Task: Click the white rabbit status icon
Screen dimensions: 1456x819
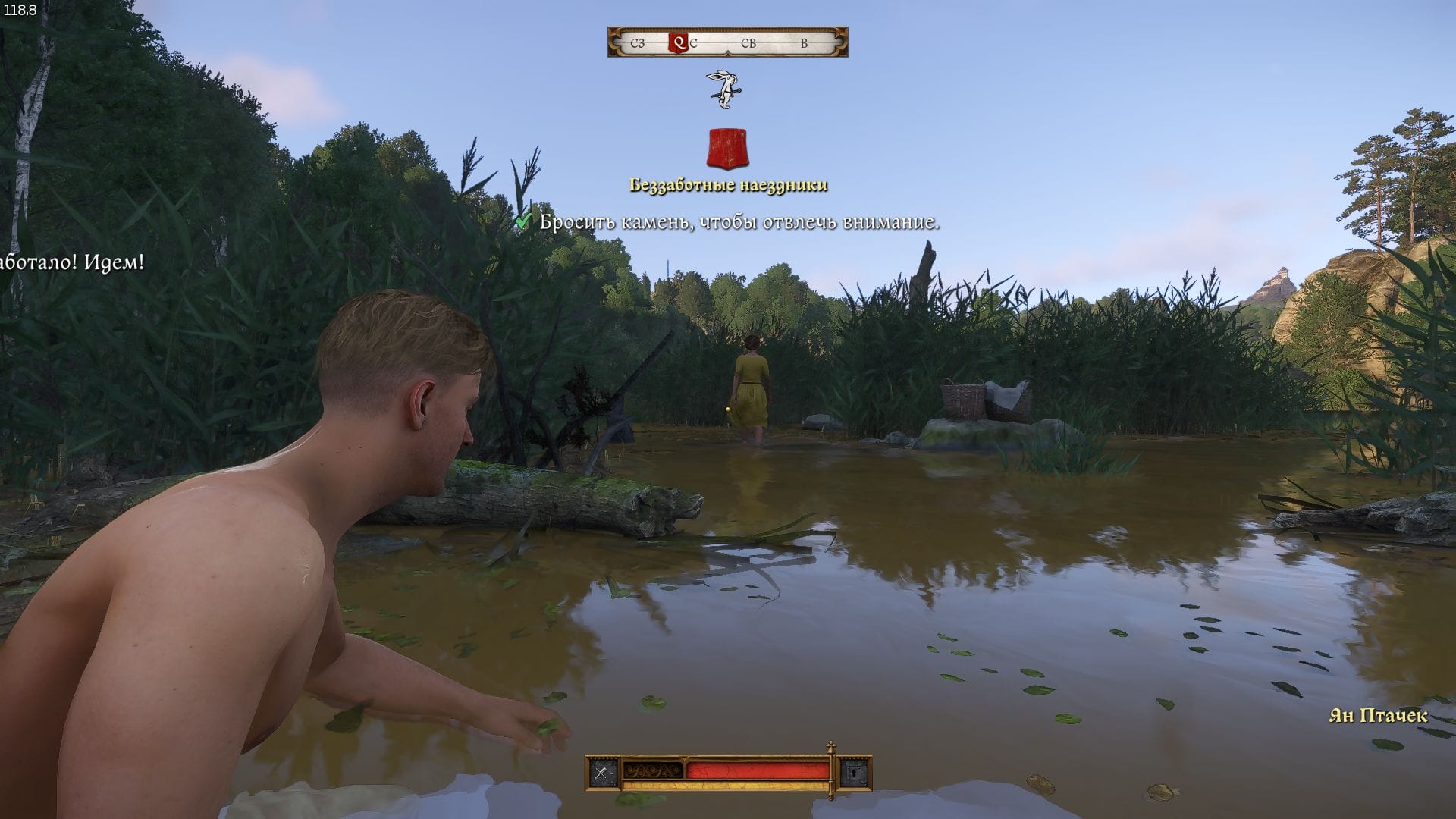Action: tap(726, 89)
